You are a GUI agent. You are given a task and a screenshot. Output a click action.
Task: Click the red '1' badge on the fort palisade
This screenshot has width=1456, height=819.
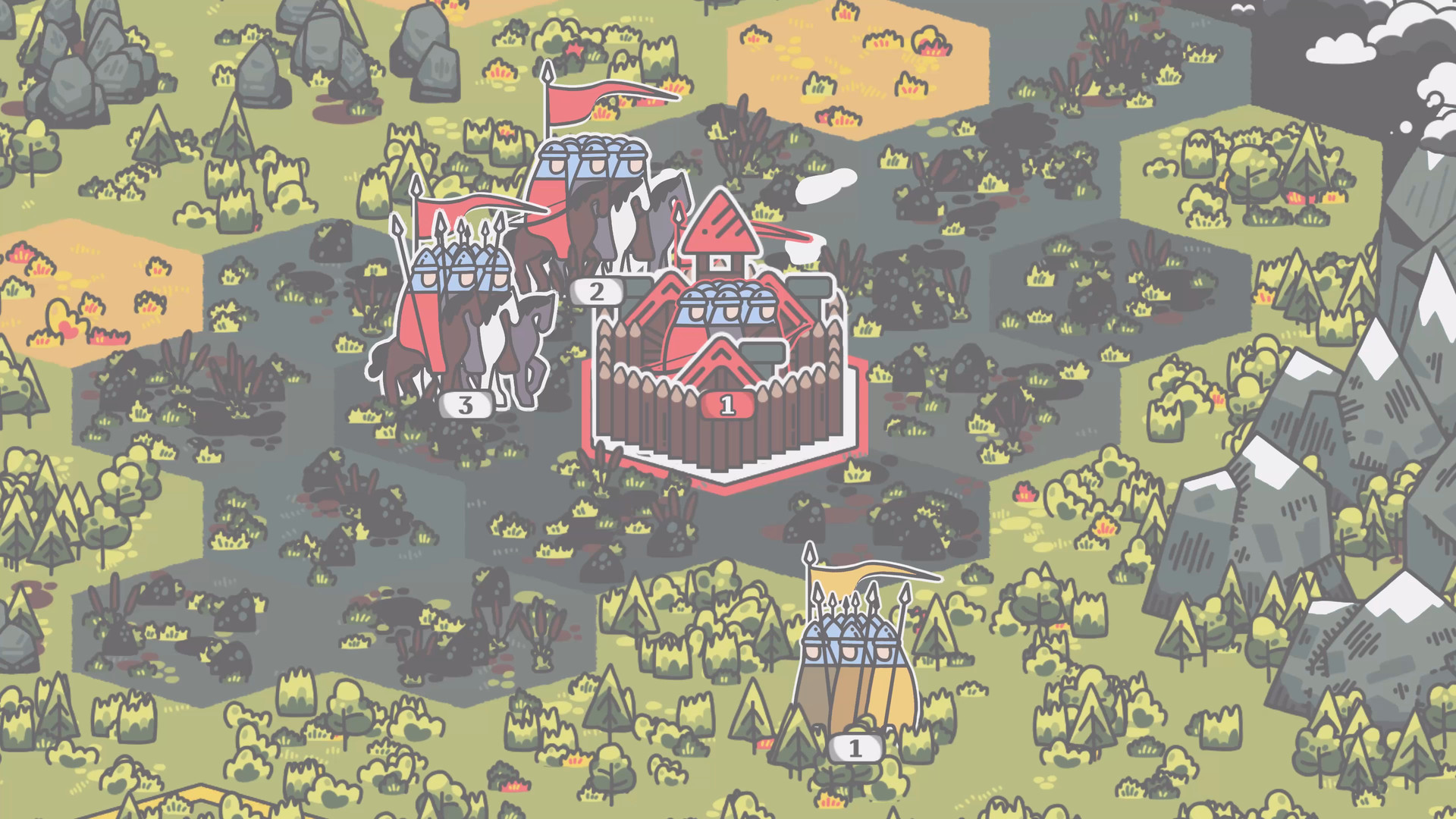coord(726,405)
